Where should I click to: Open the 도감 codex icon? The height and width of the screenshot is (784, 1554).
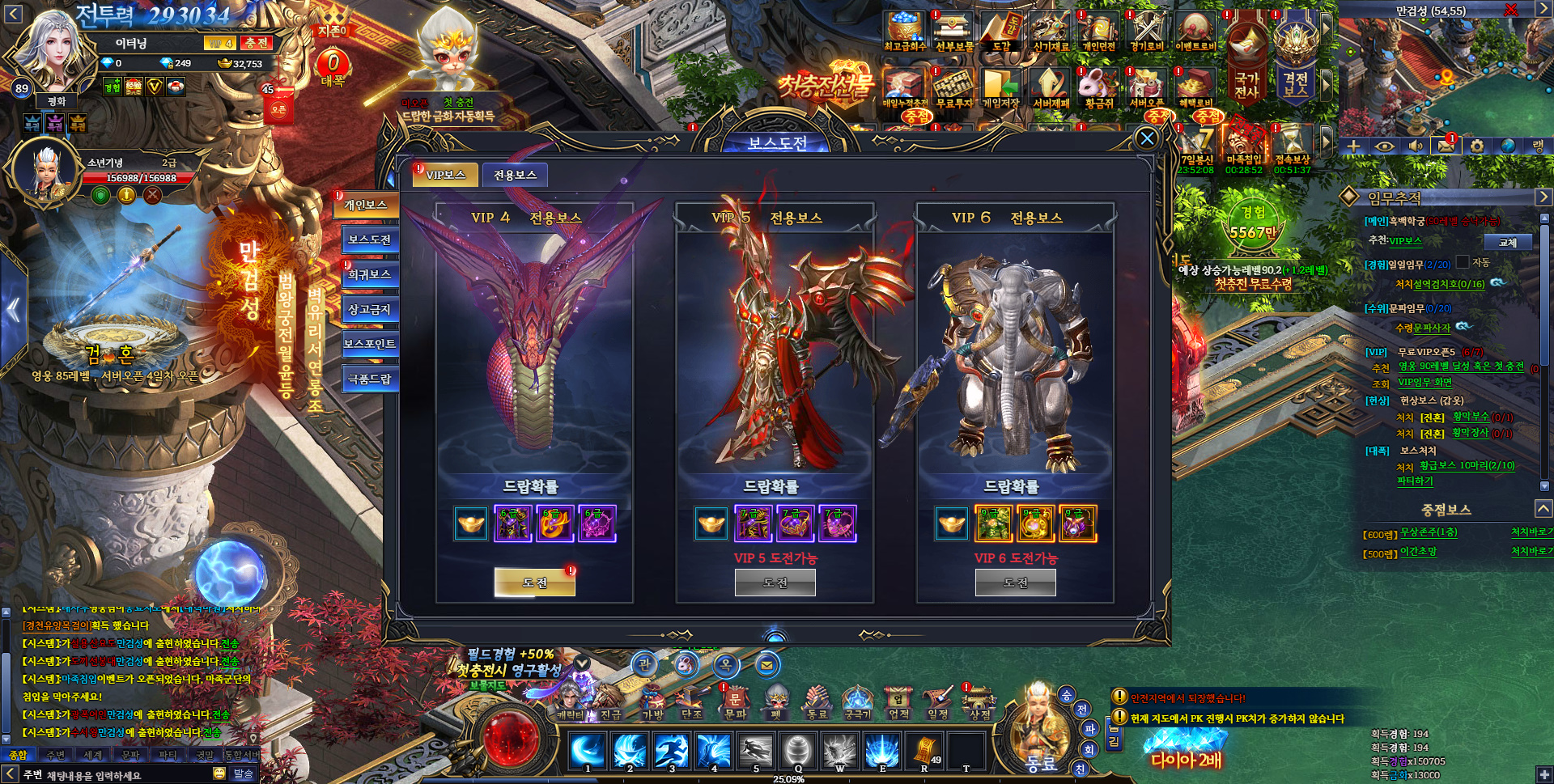point(1001,31)
